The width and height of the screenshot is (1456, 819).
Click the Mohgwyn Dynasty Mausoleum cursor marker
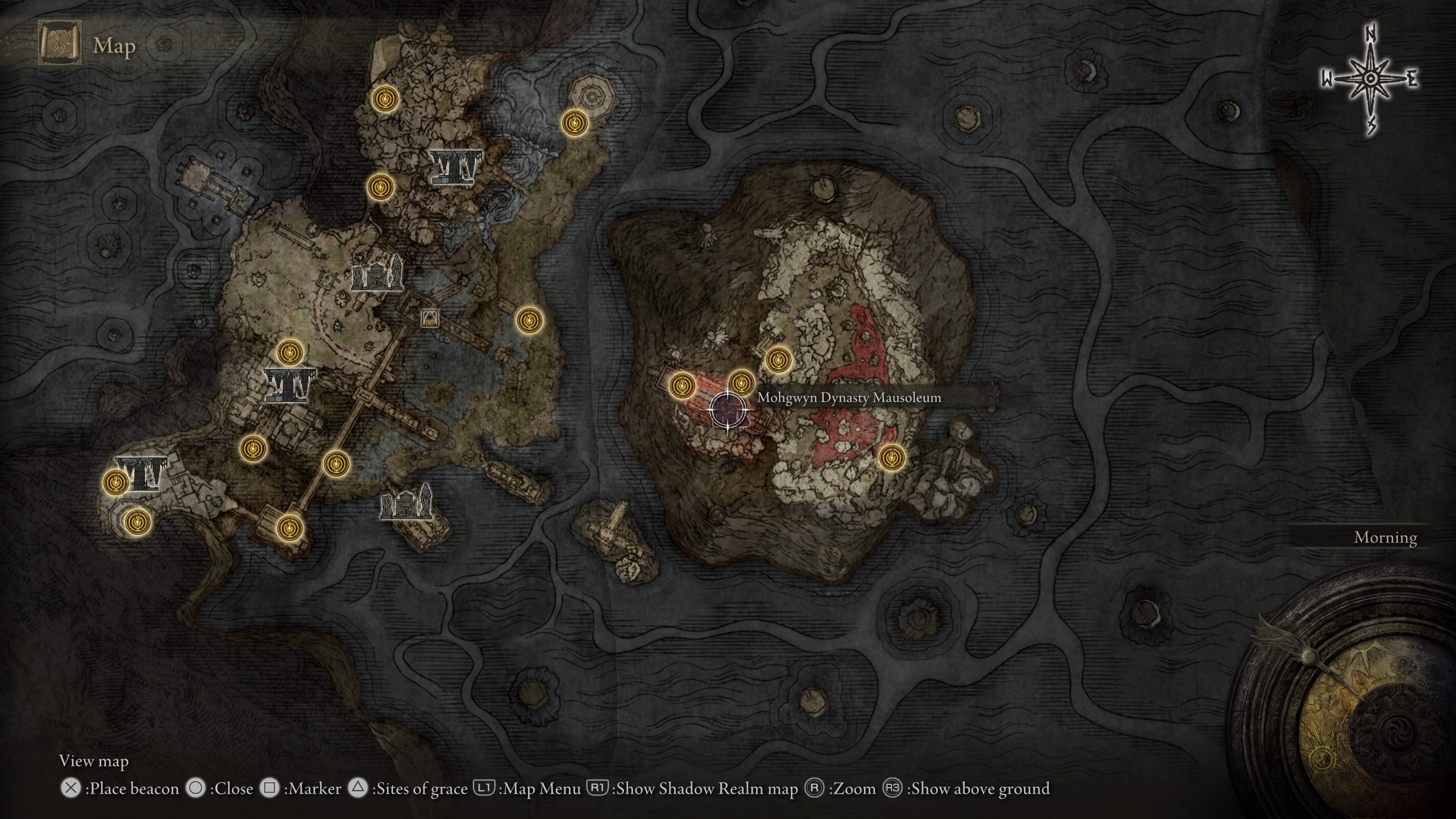tap(728, 409)
